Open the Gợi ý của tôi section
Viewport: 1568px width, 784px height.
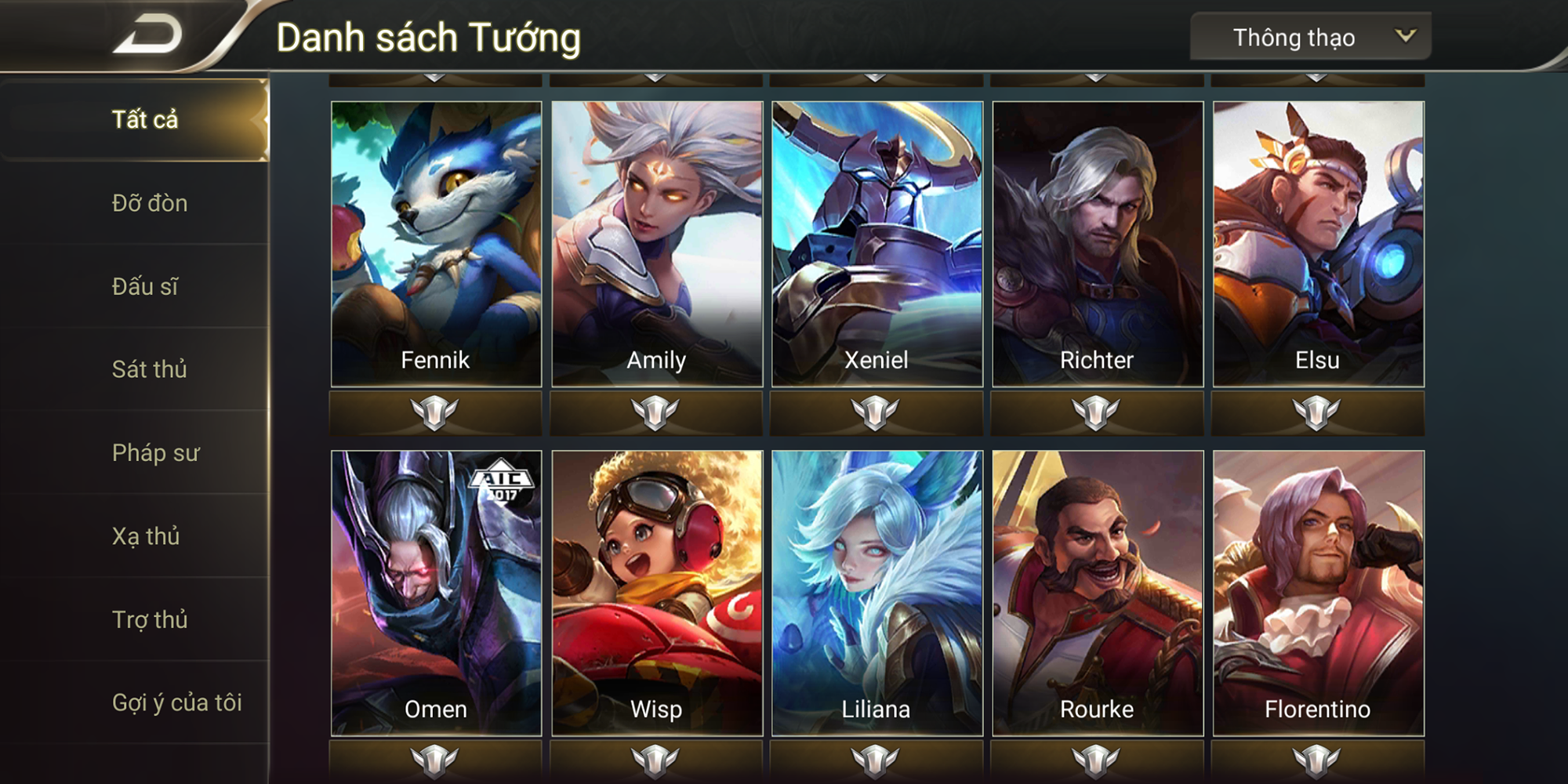coord(176,704)
